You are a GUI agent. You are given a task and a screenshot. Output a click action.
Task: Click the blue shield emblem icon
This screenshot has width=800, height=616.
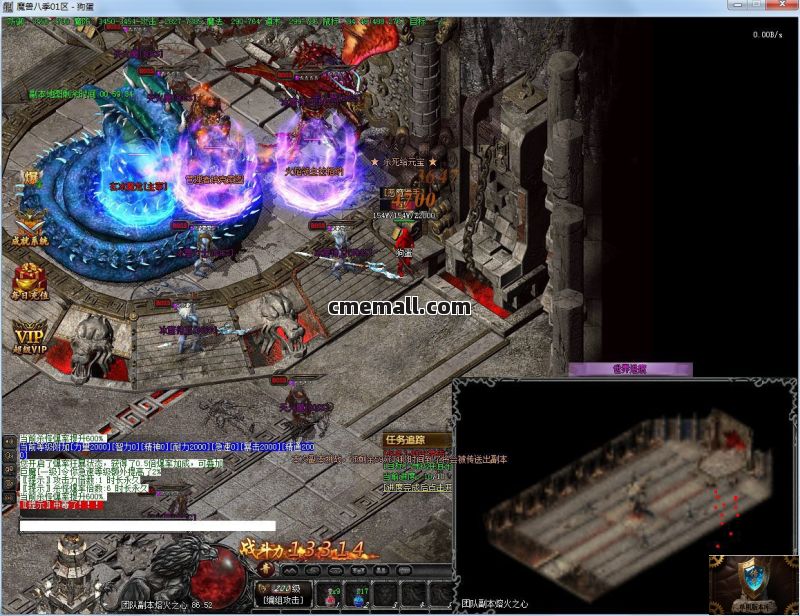pyautogui.click(x=753, y=580)
